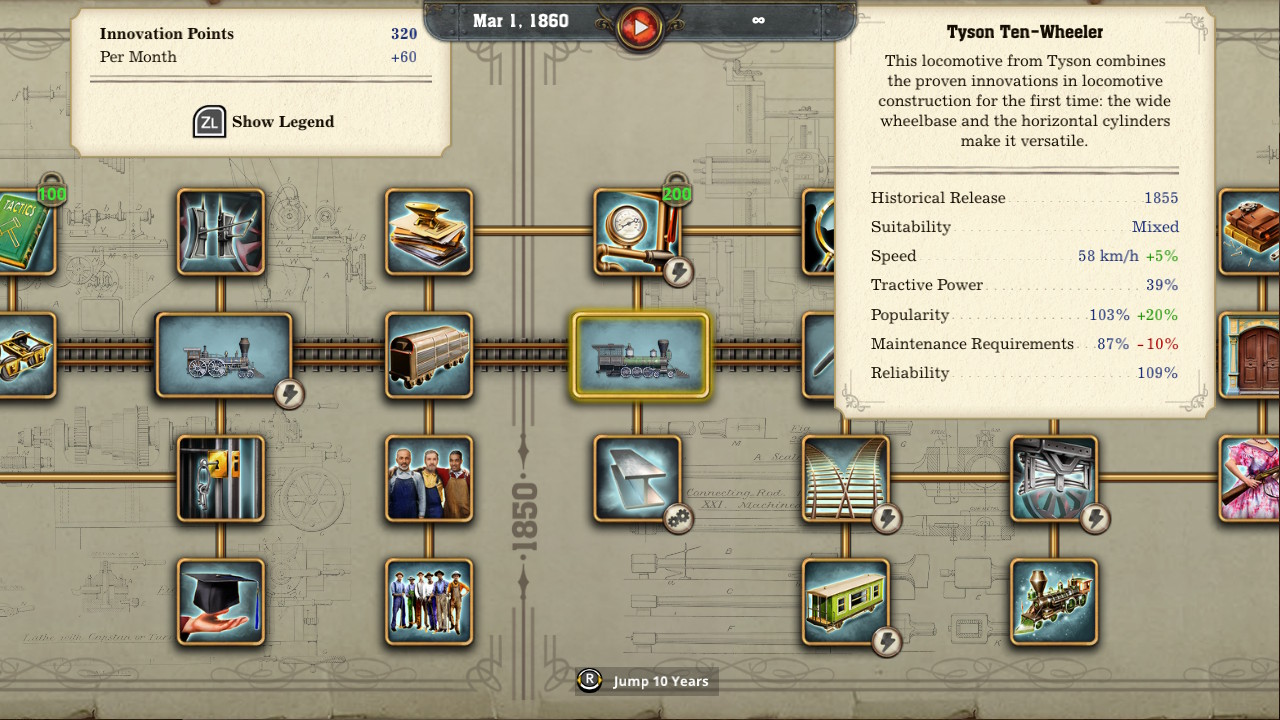Open the three supervisors personnel innovation
Image resolution: width=1280 pixels, height=720 pixels.
point(429,480)
